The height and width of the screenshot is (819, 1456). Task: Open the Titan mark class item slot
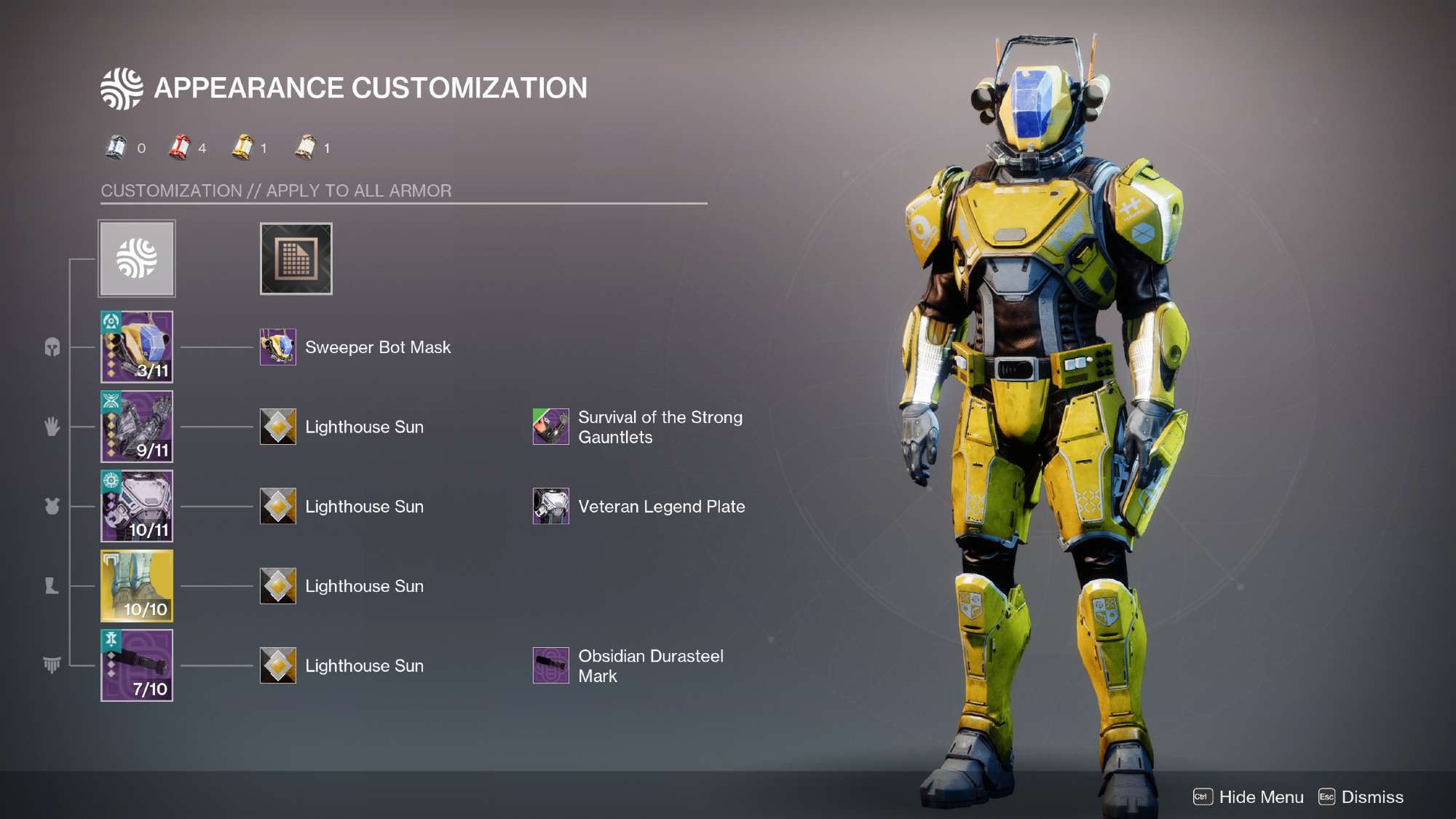(x=137, y=665)
